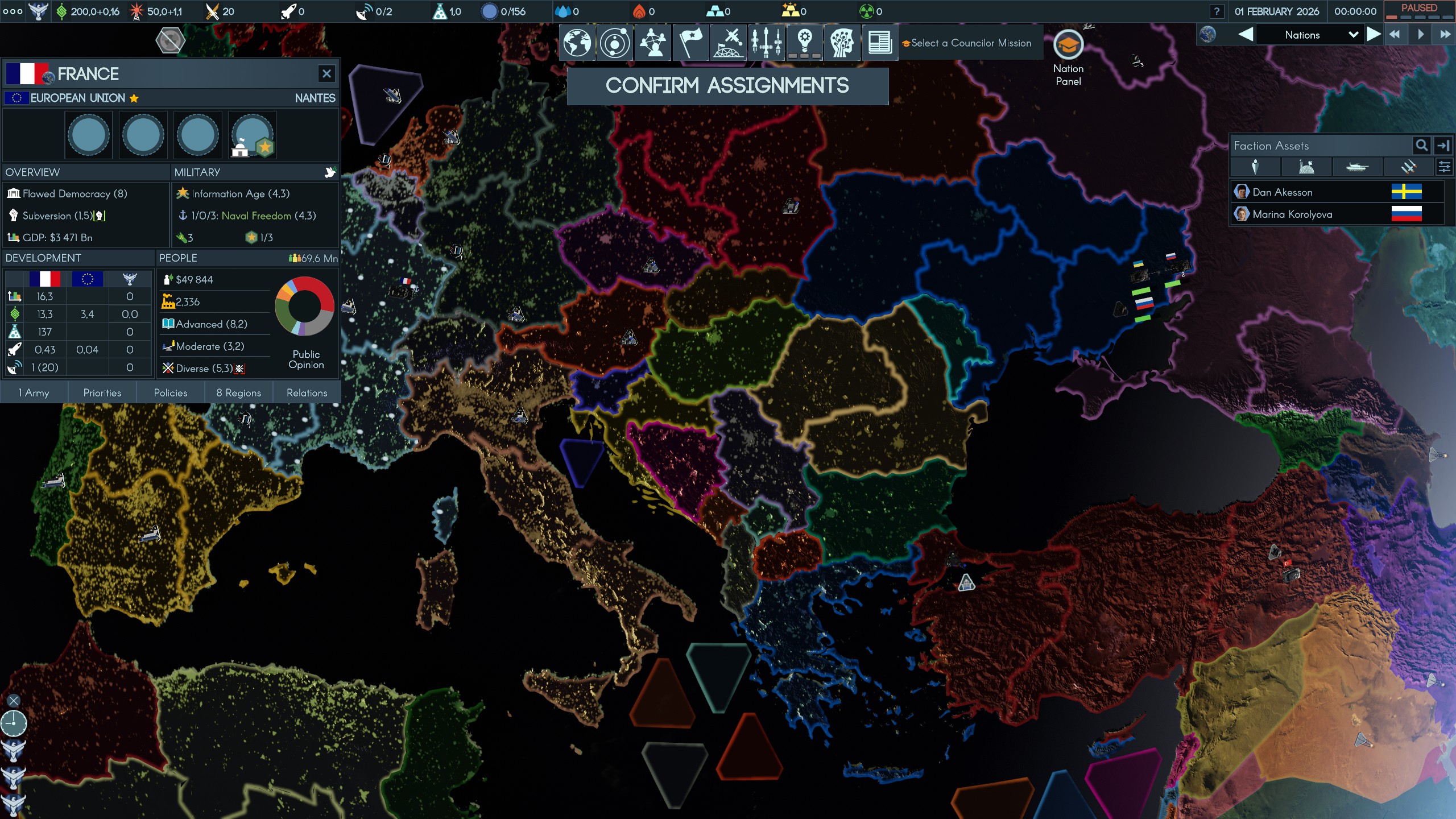The image size is (1456, 819).
Task: Open the solar system orbits screen
Action: click(x=615, y=43)
